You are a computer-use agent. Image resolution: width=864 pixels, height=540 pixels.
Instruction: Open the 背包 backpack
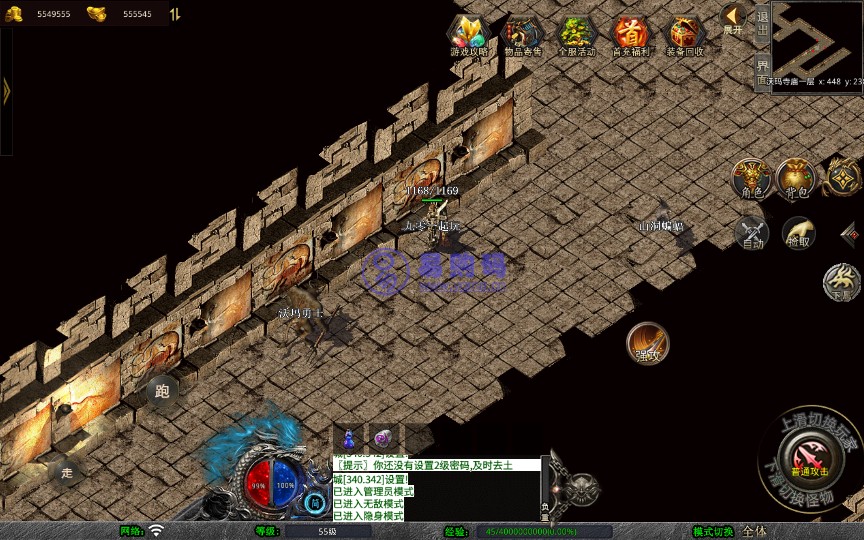[x=796, y=178]
